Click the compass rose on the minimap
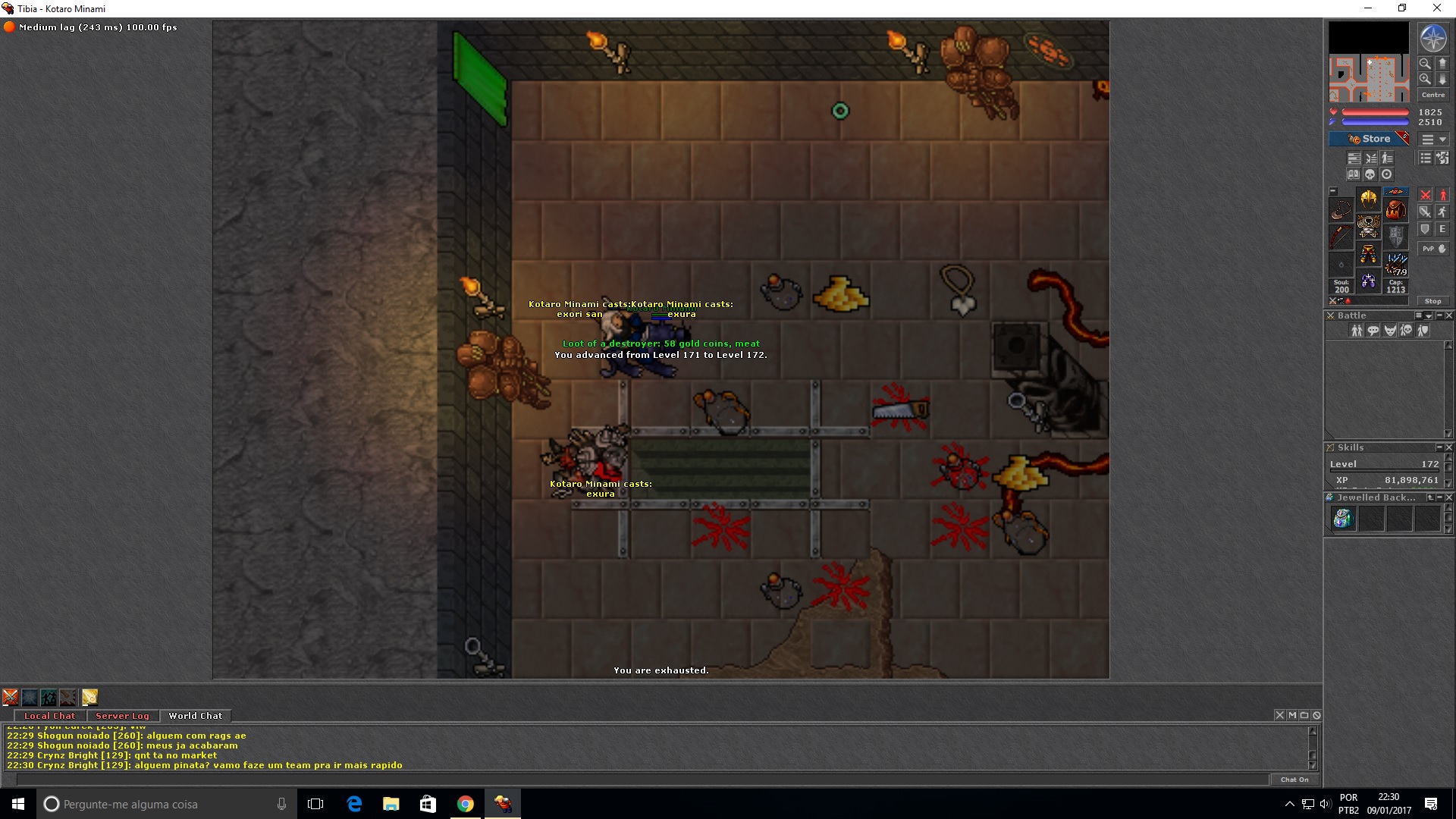 click(1432, 39)
